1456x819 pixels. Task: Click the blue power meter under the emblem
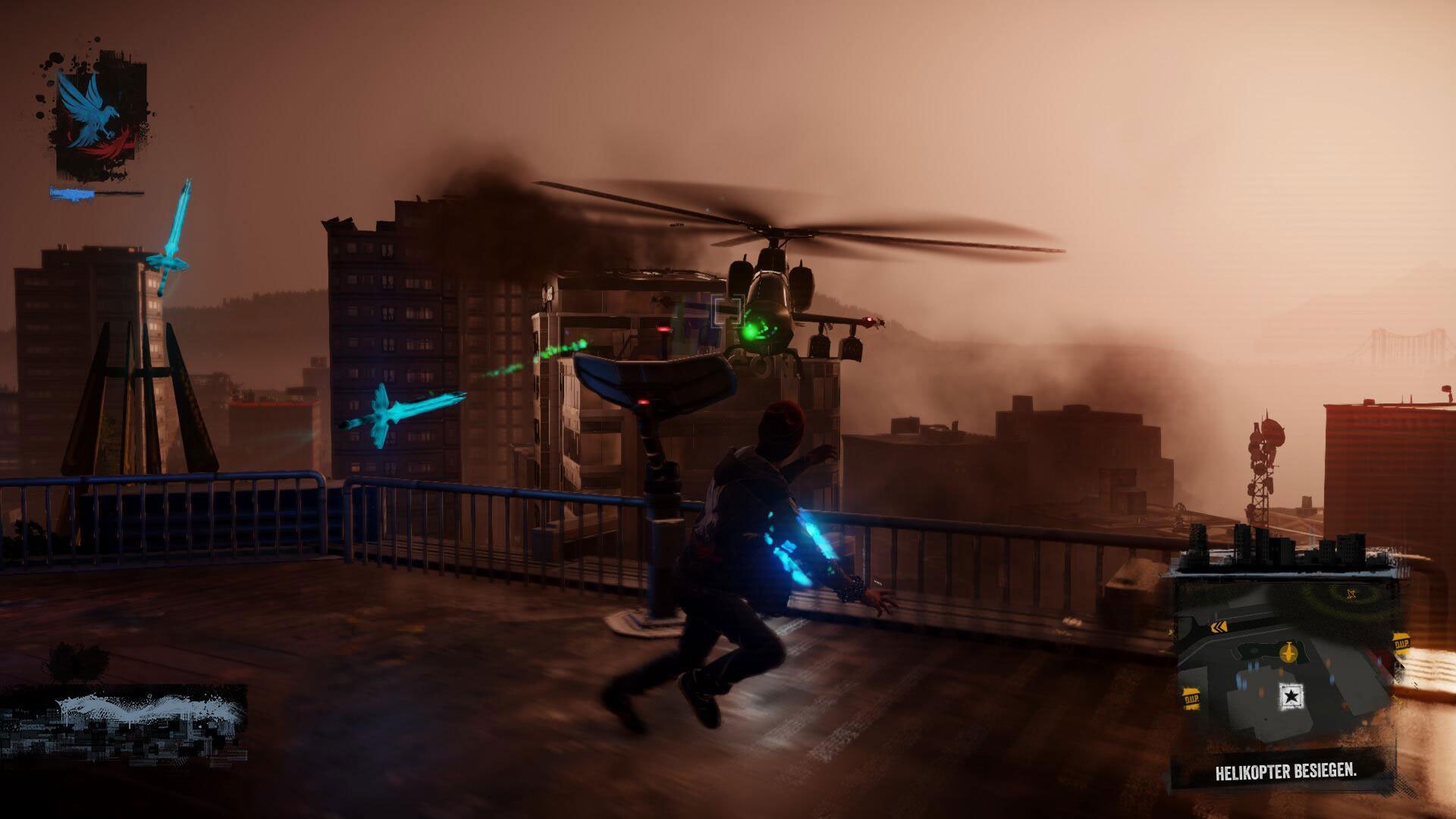(70, 194)
